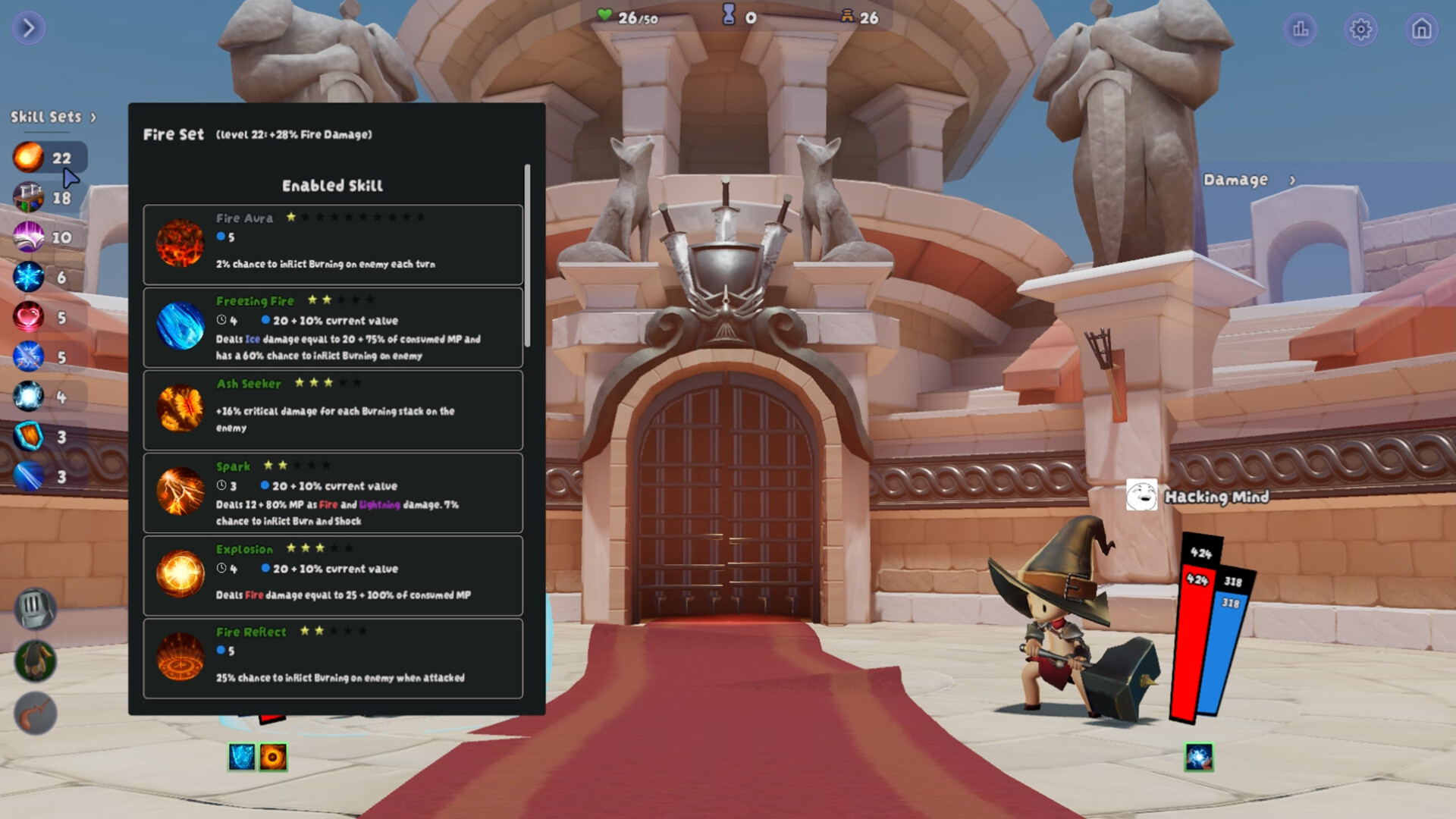Toggle the Fire Aura enabled skill
Viewport: 1456px width, 819px height.
pos(332,244)
